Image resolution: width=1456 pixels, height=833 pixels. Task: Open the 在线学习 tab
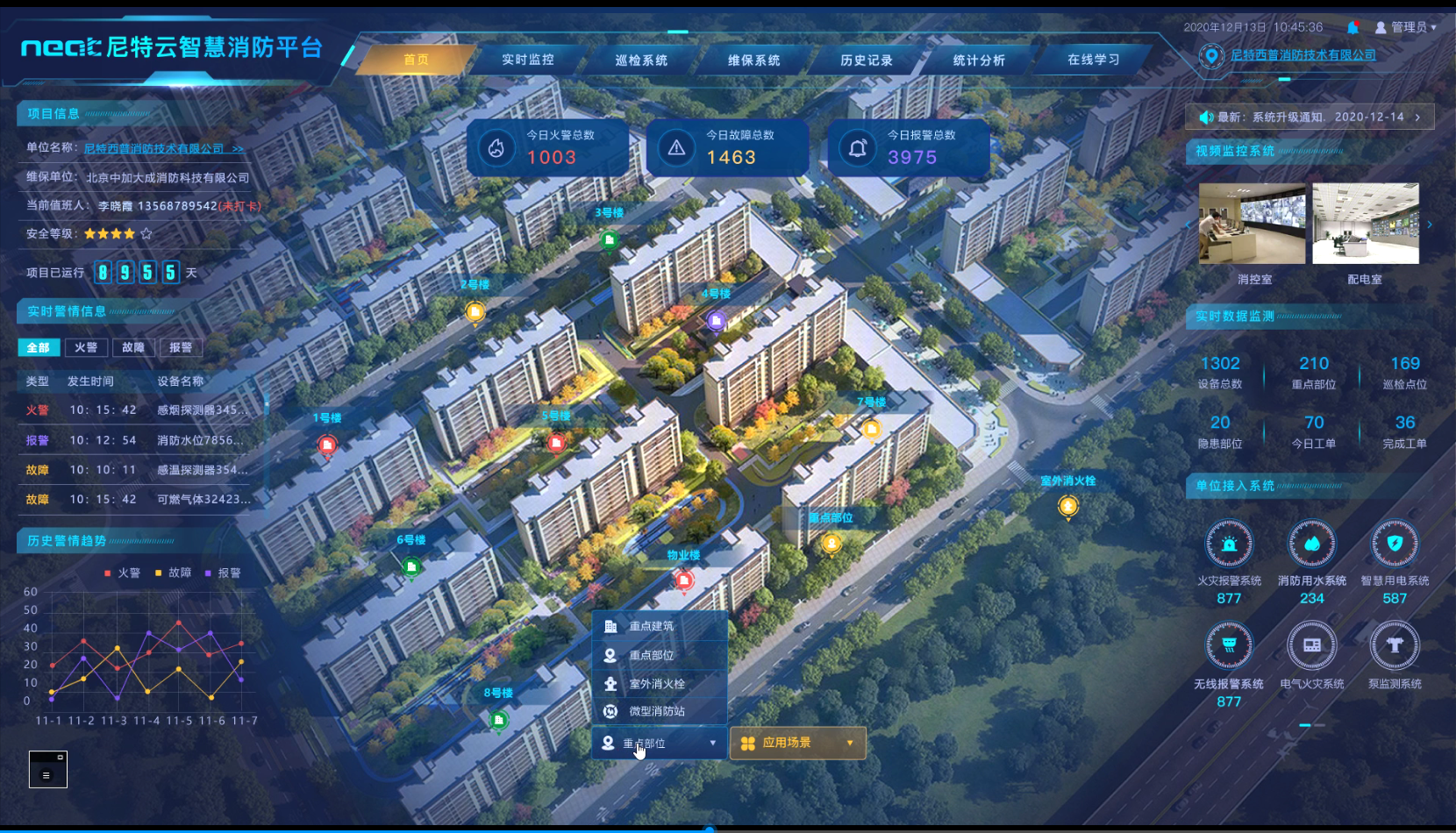[x=1093, y=60]
